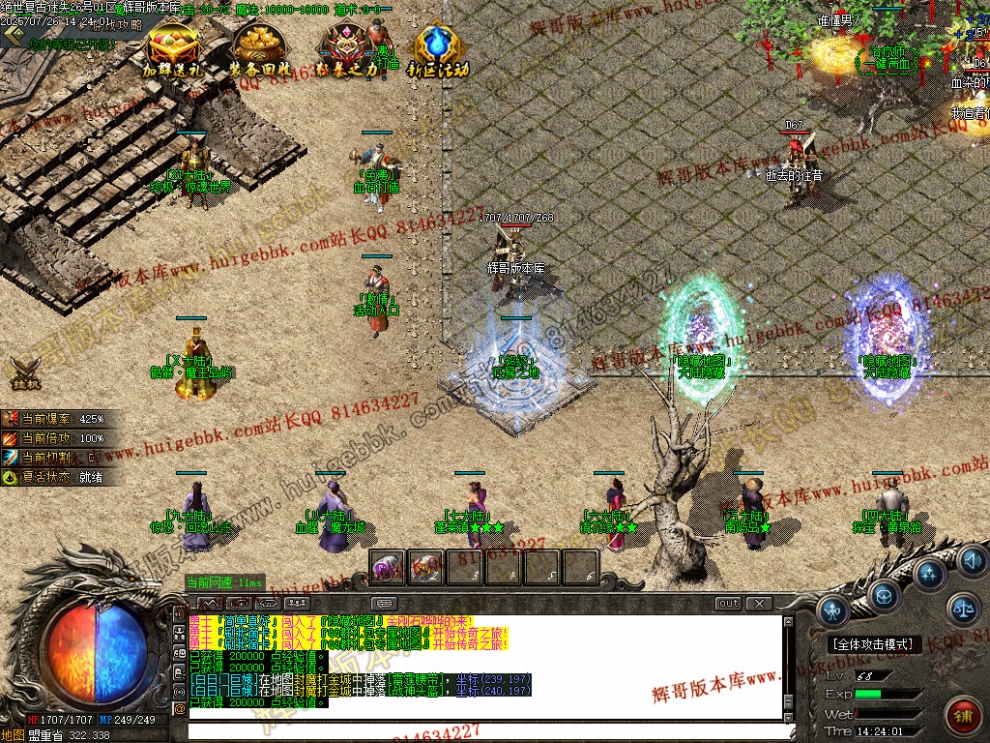Use the second hotbar slot item
Image resolution: width=990 pixels, height=743 pixels.
(425, 567)
